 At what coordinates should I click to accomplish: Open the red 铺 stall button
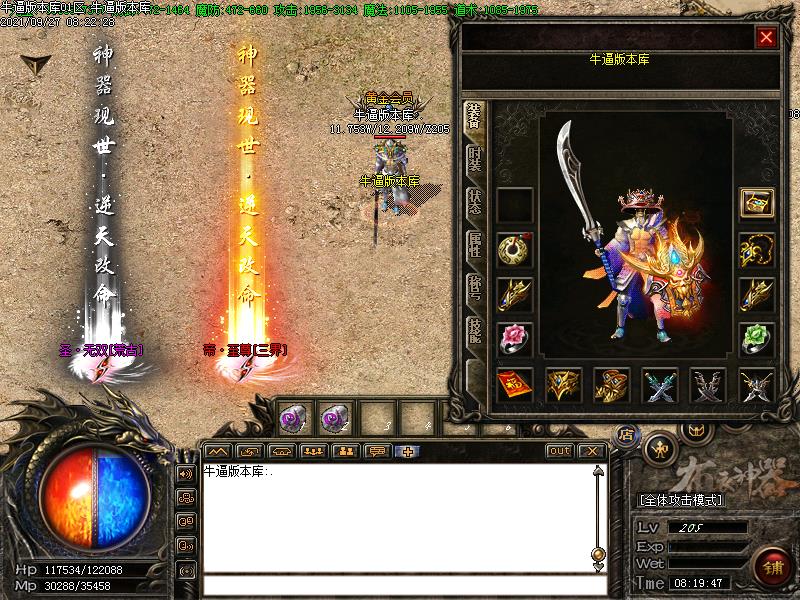pos(770,565)
